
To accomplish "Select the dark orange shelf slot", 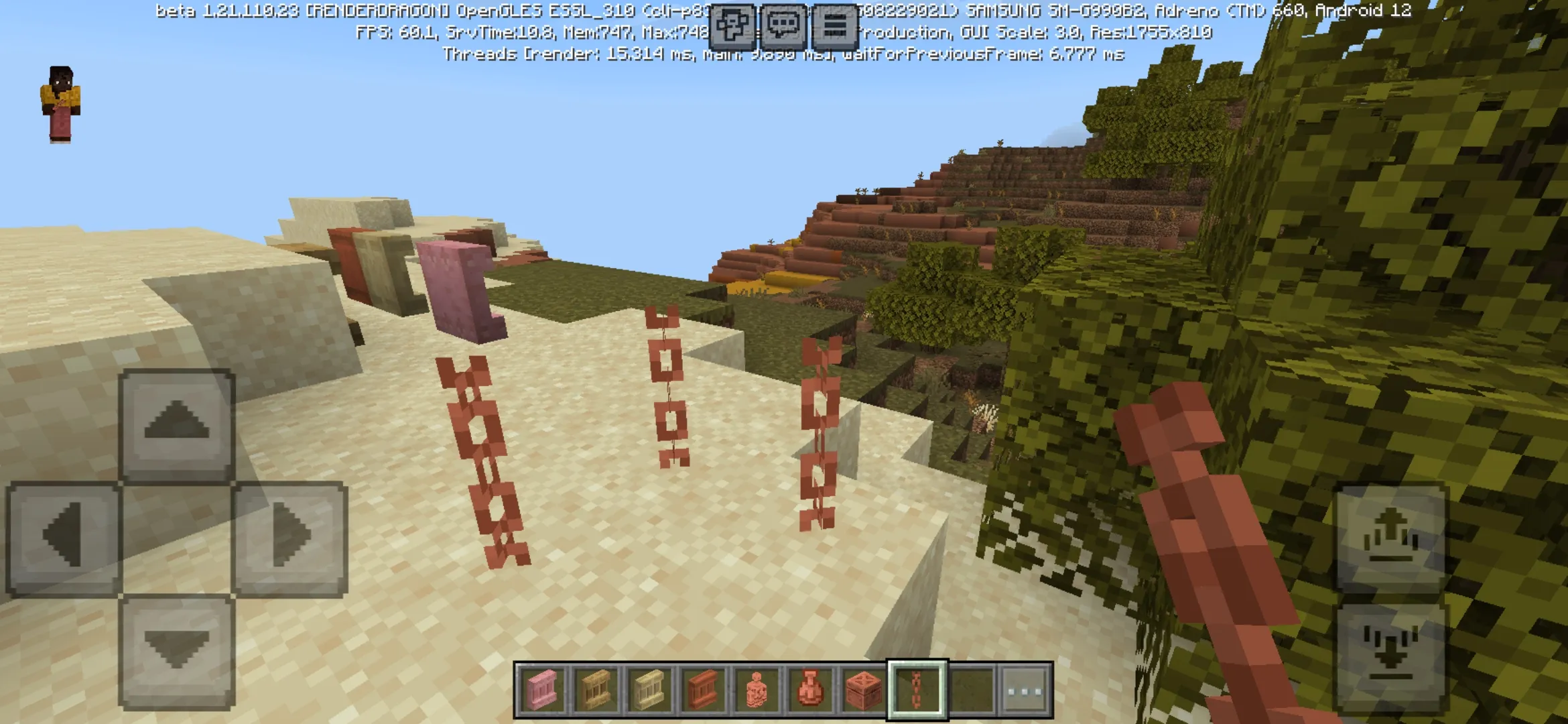I will point(702,690).
